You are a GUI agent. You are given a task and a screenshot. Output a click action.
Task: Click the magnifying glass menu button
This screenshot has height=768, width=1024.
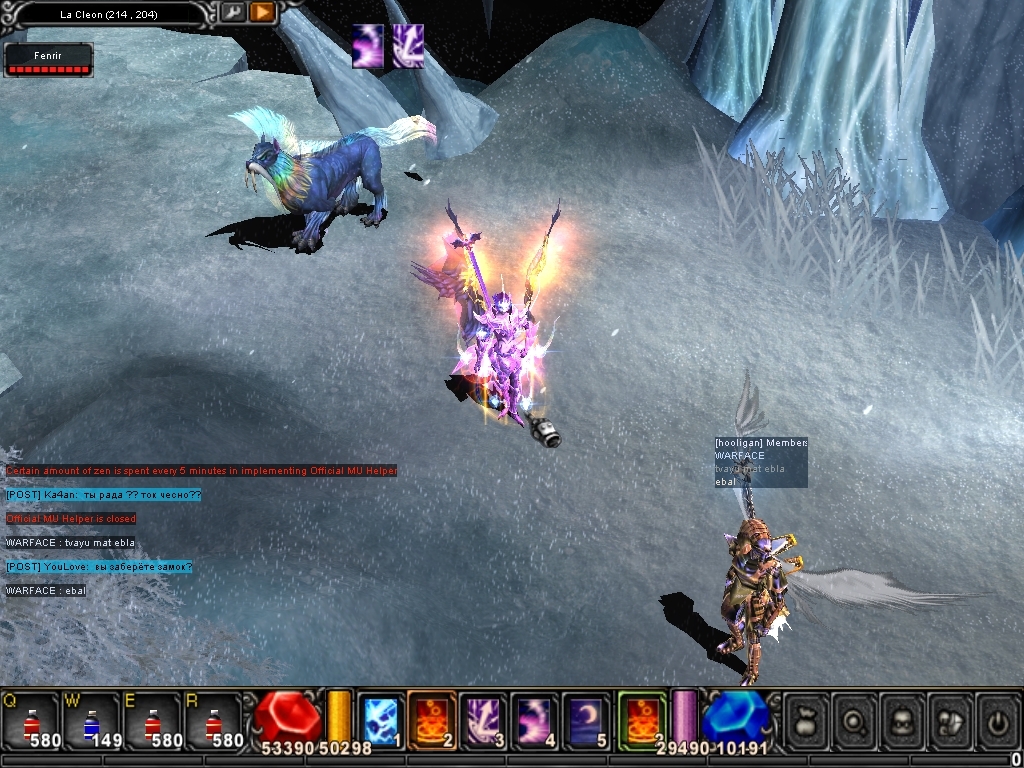855,720
